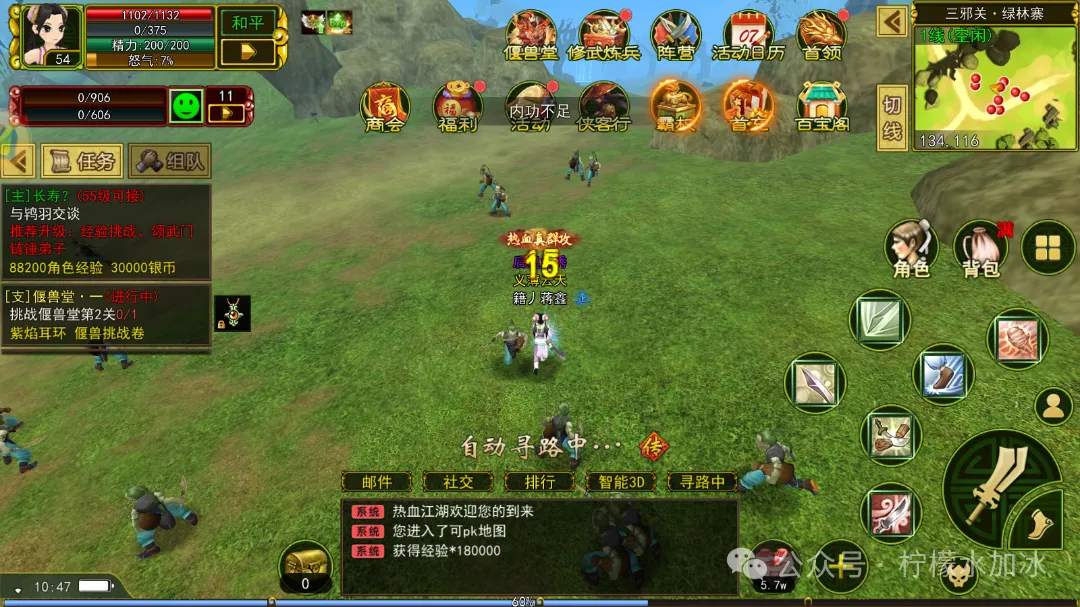
Task: Click the 切线 channel switch button
Action: pos(892,118)
